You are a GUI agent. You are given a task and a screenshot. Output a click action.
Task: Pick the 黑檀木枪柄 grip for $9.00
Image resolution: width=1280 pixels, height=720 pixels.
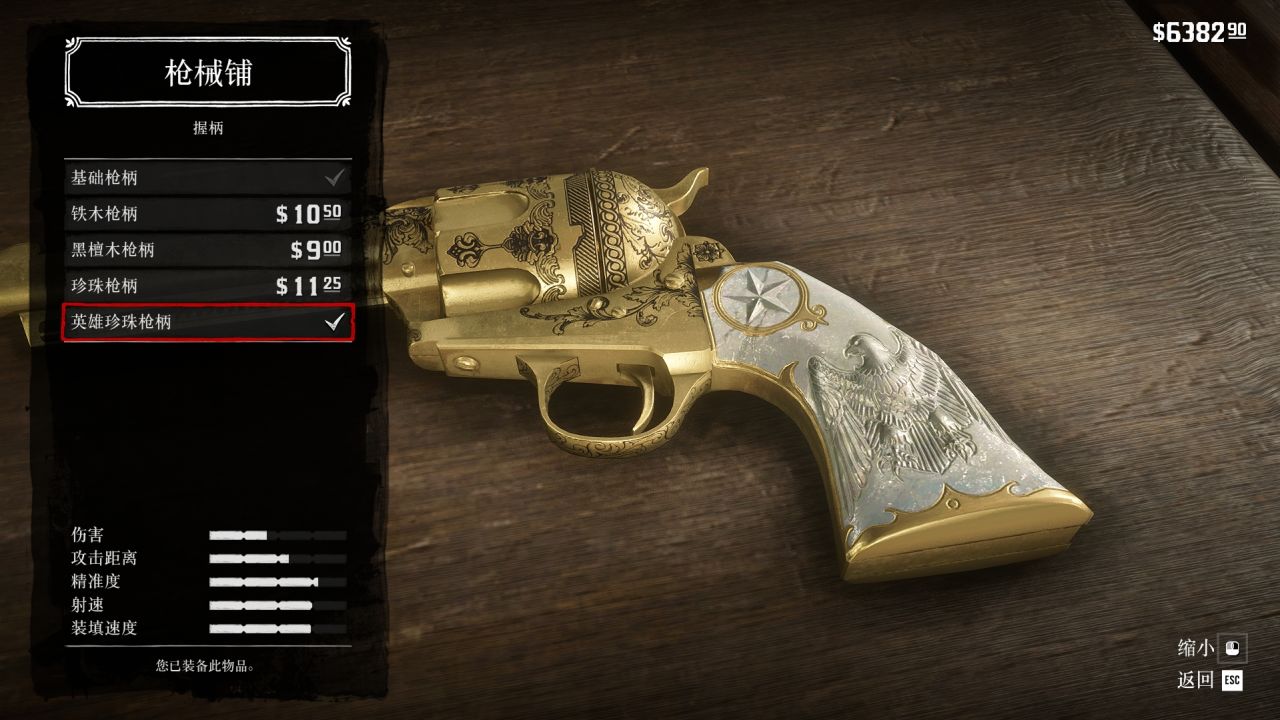(x=207, y=250)
